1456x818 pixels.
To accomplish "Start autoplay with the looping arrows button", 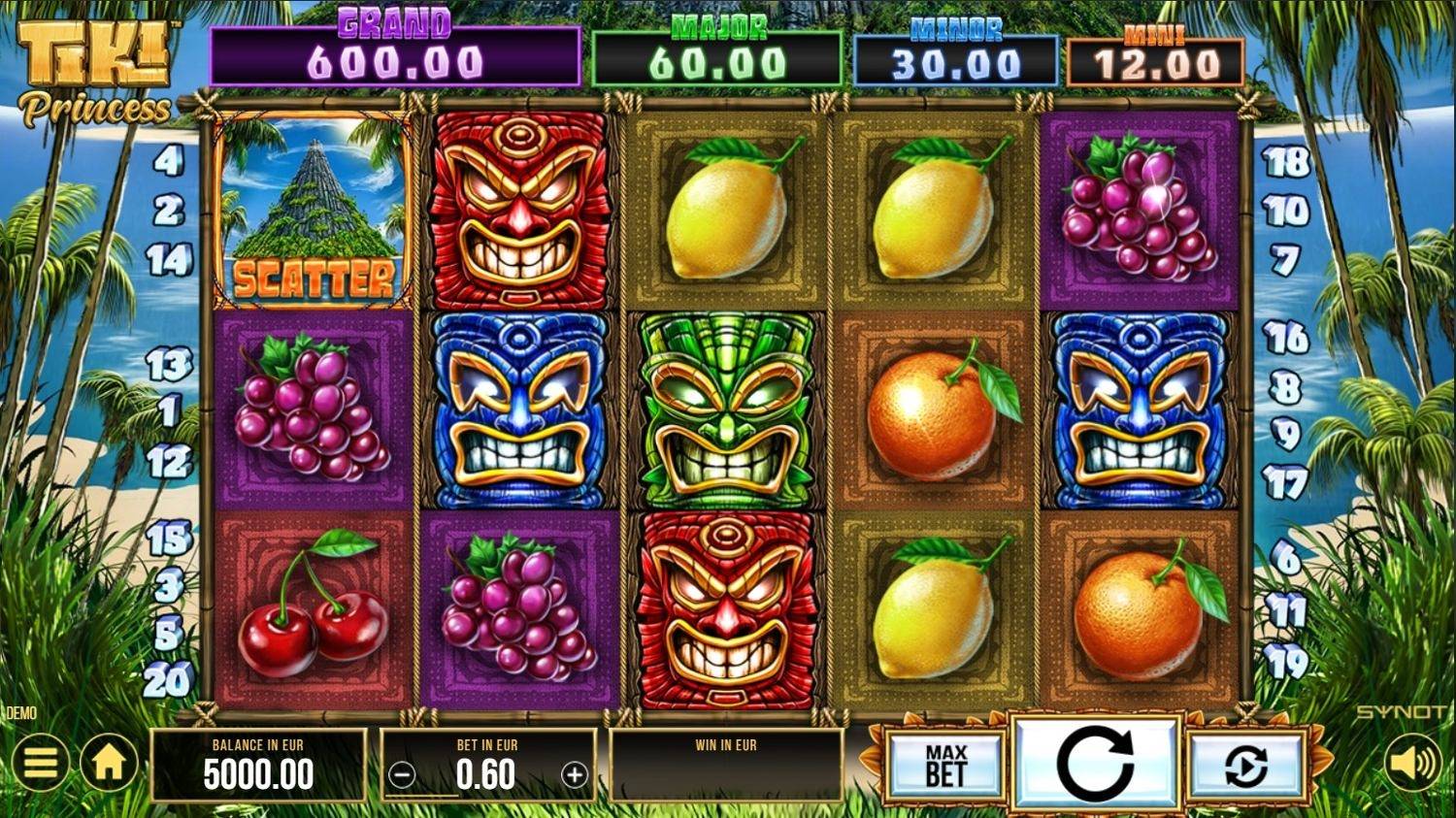I will pyautogui.click(x=1245, y=766).
